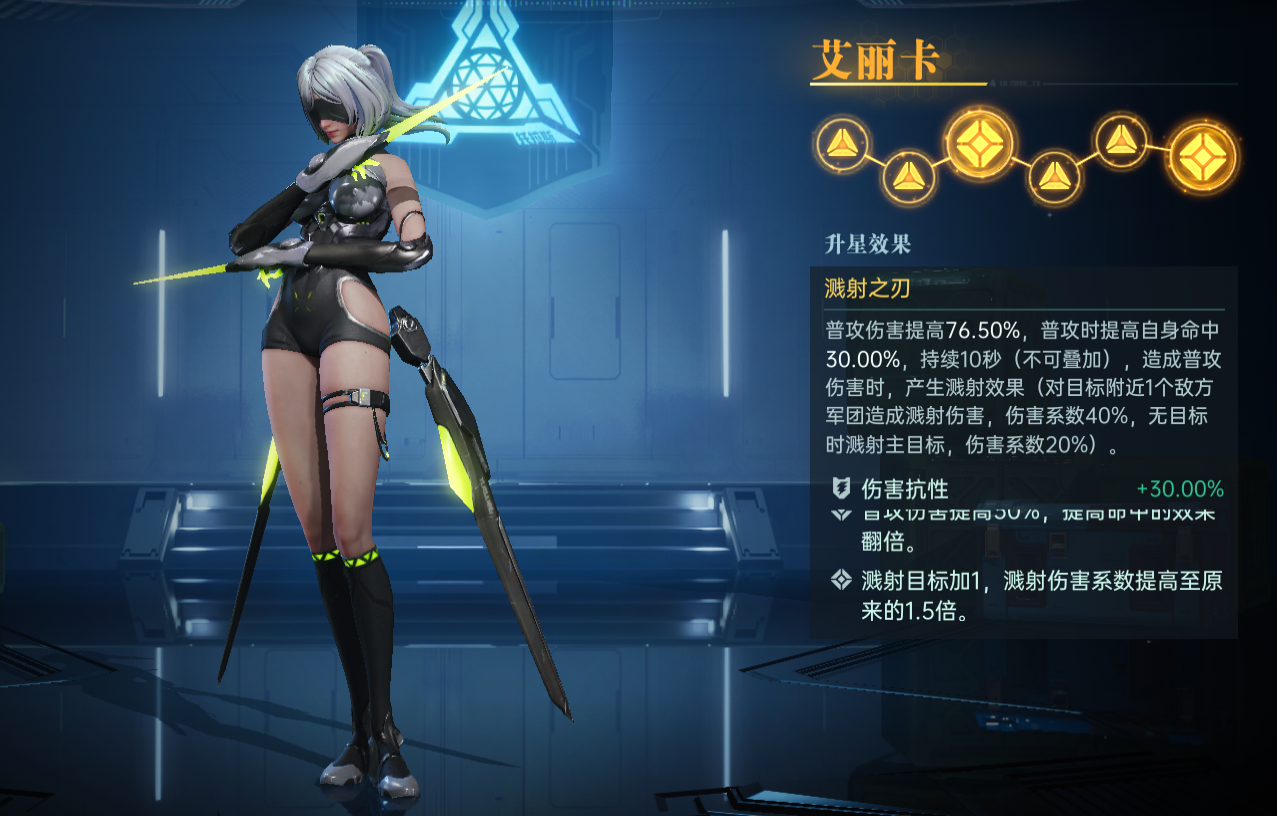Image resolution: width=1277 pixels, height=816 pixels.
Task: Select the fifth star upgrade node in the chain
Action: coord(1122,142)
